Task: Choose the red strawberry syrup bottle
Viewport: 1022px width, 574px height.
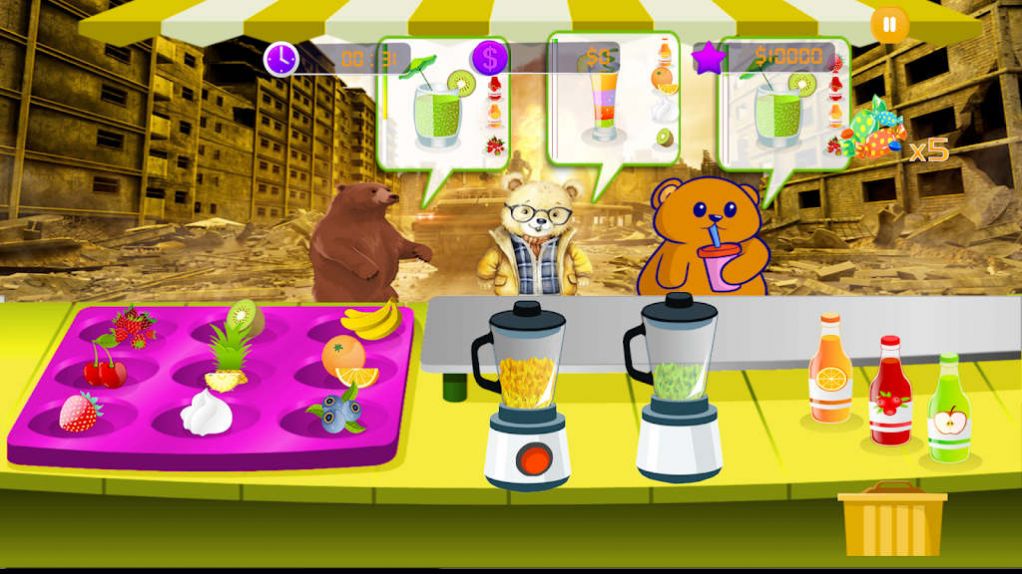Action: pyautogui.click(x=889, y=391)
